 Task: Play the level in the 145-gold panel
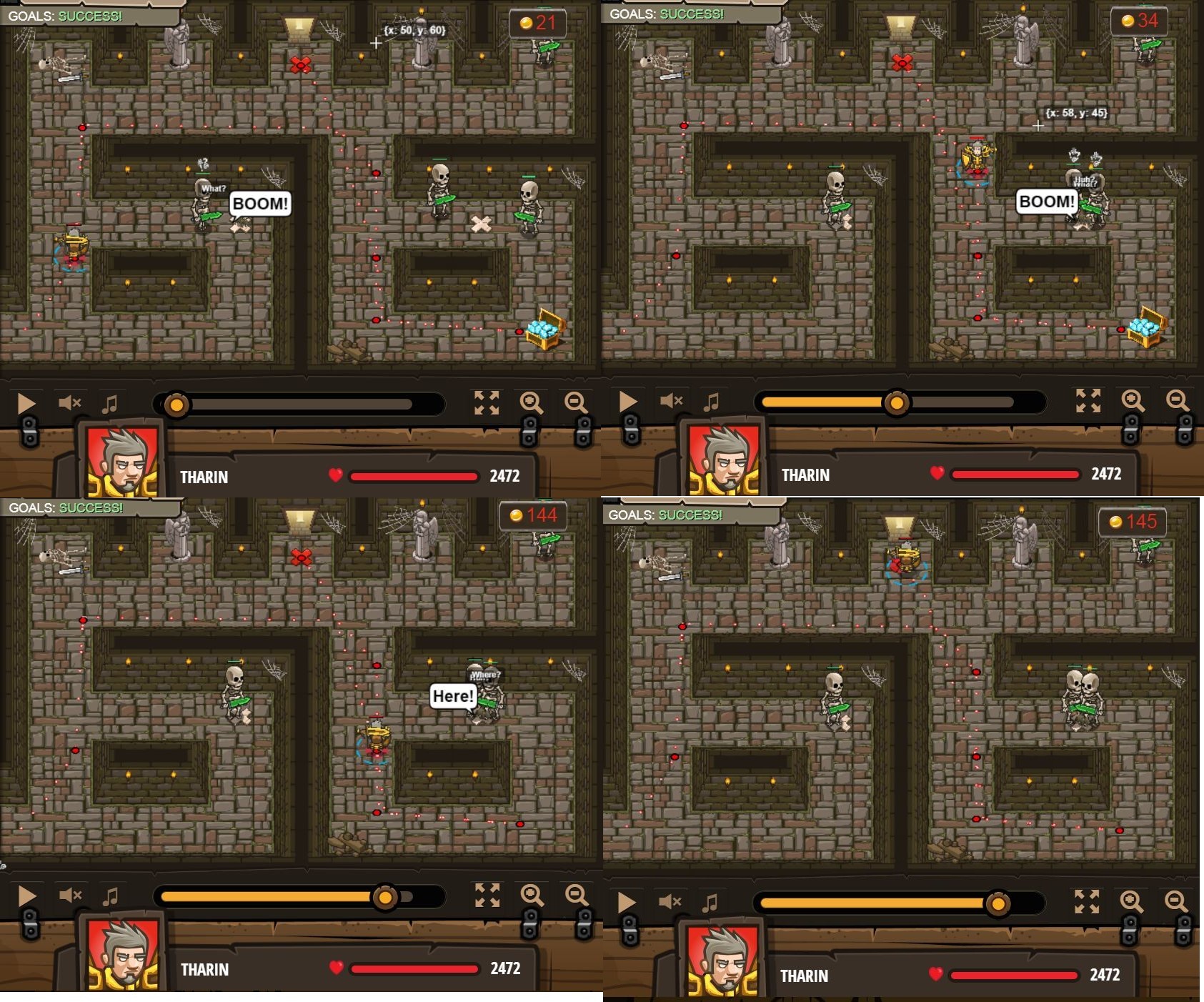point(627,903)
